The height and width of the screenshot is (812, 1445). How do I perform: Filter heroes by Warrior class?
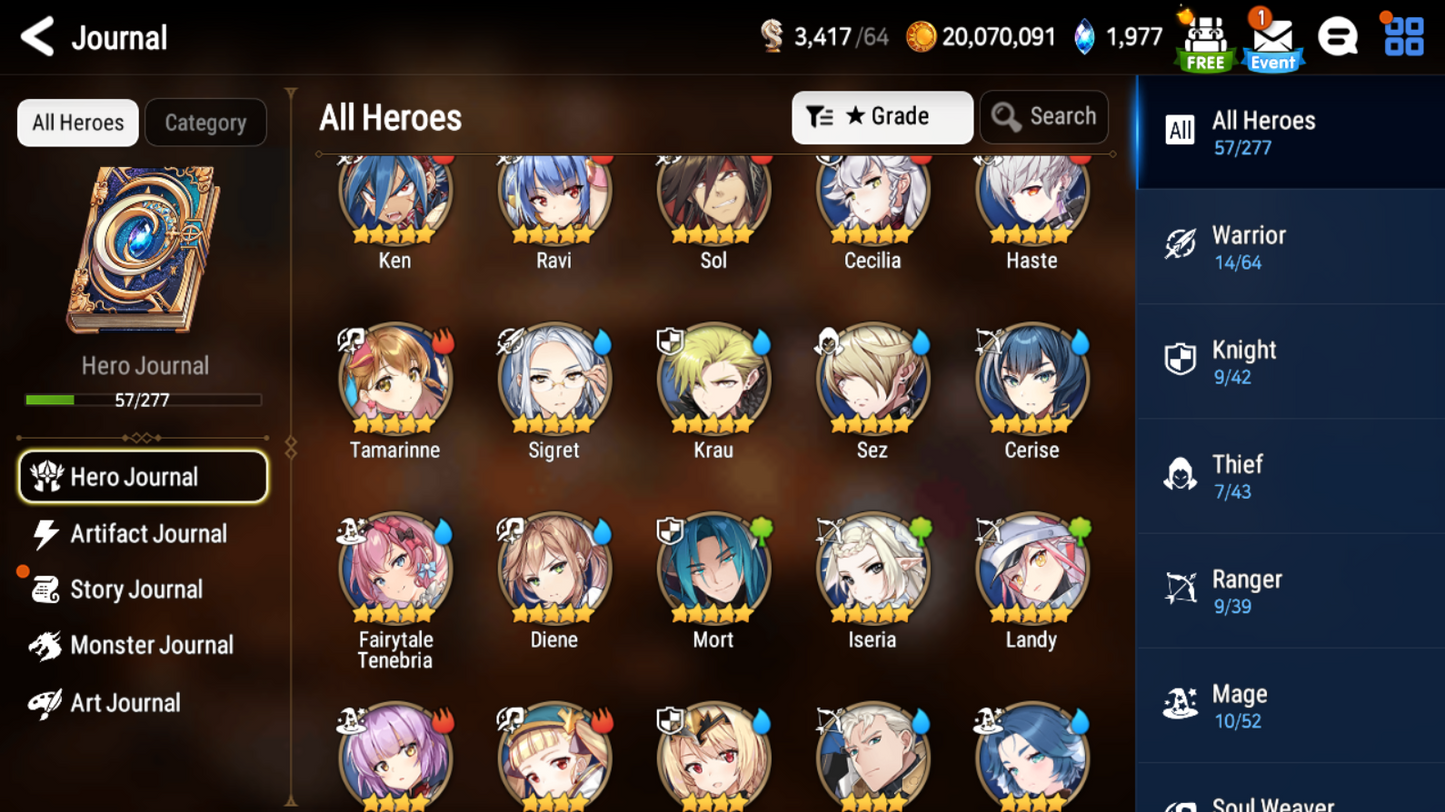click(x=1290, y=248)
